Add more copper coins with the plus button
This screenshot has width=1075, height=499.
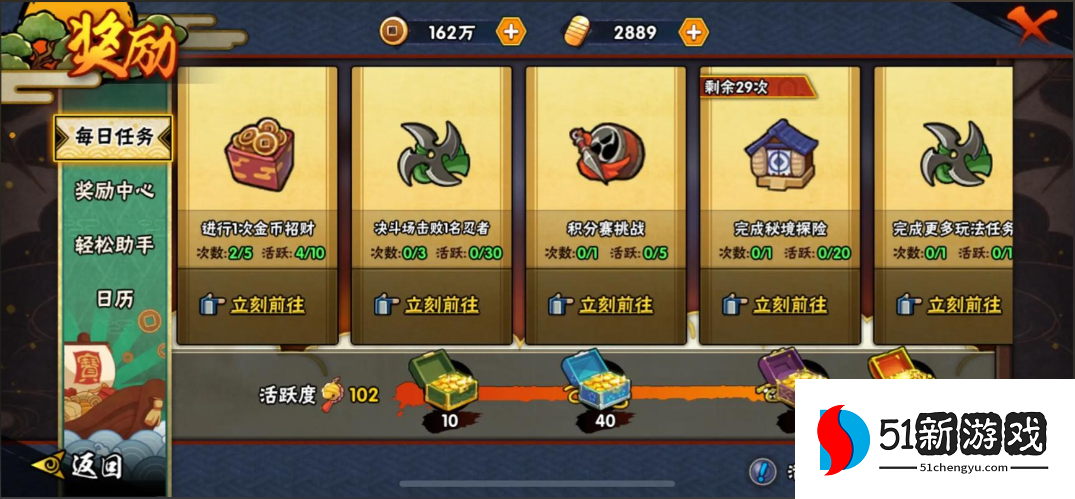coord(511,32)
